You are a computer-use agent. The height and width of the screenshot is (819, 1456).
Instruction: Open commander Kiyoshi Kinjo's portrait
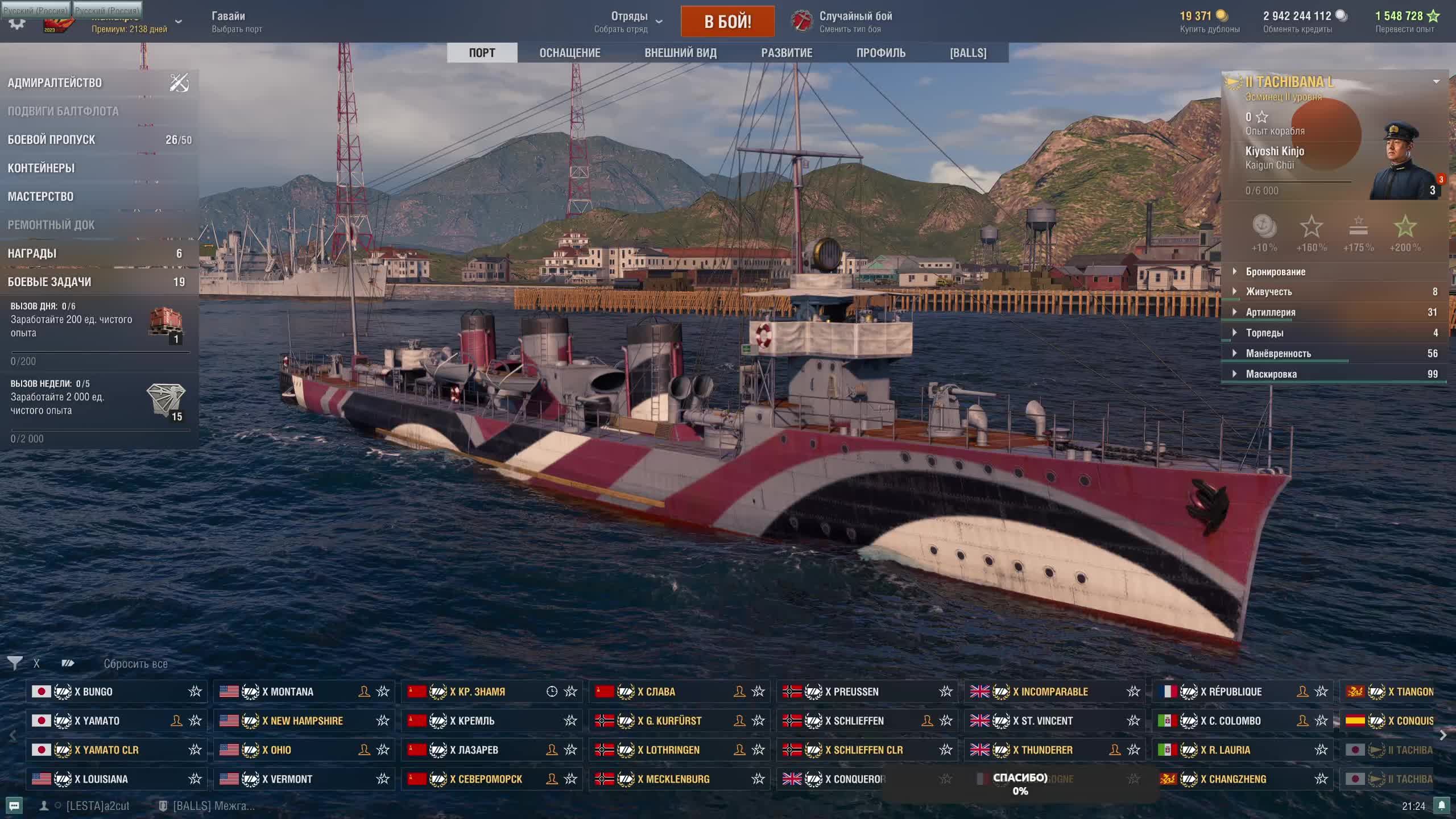(1404, 162)
